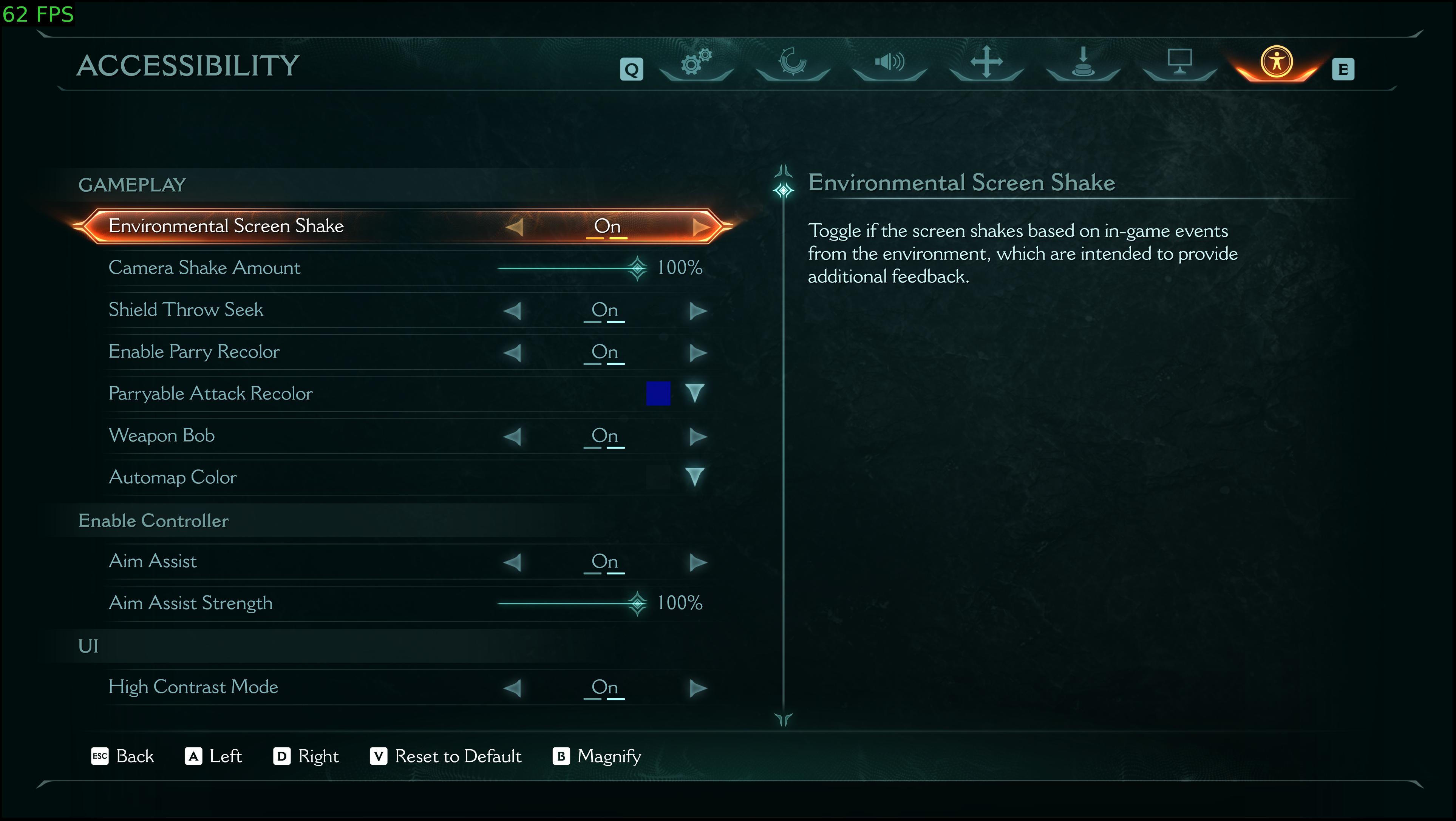
Task: Open the monitor display tab
Action: (x=1179, y=62)
